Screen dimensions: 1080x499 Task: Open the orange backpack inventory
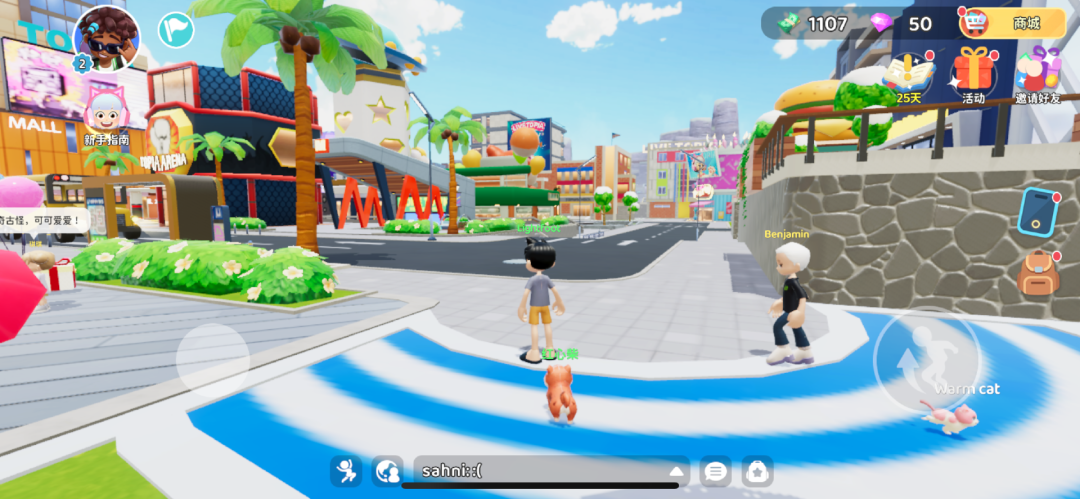pyautogui.click(x=1038, y=273)
